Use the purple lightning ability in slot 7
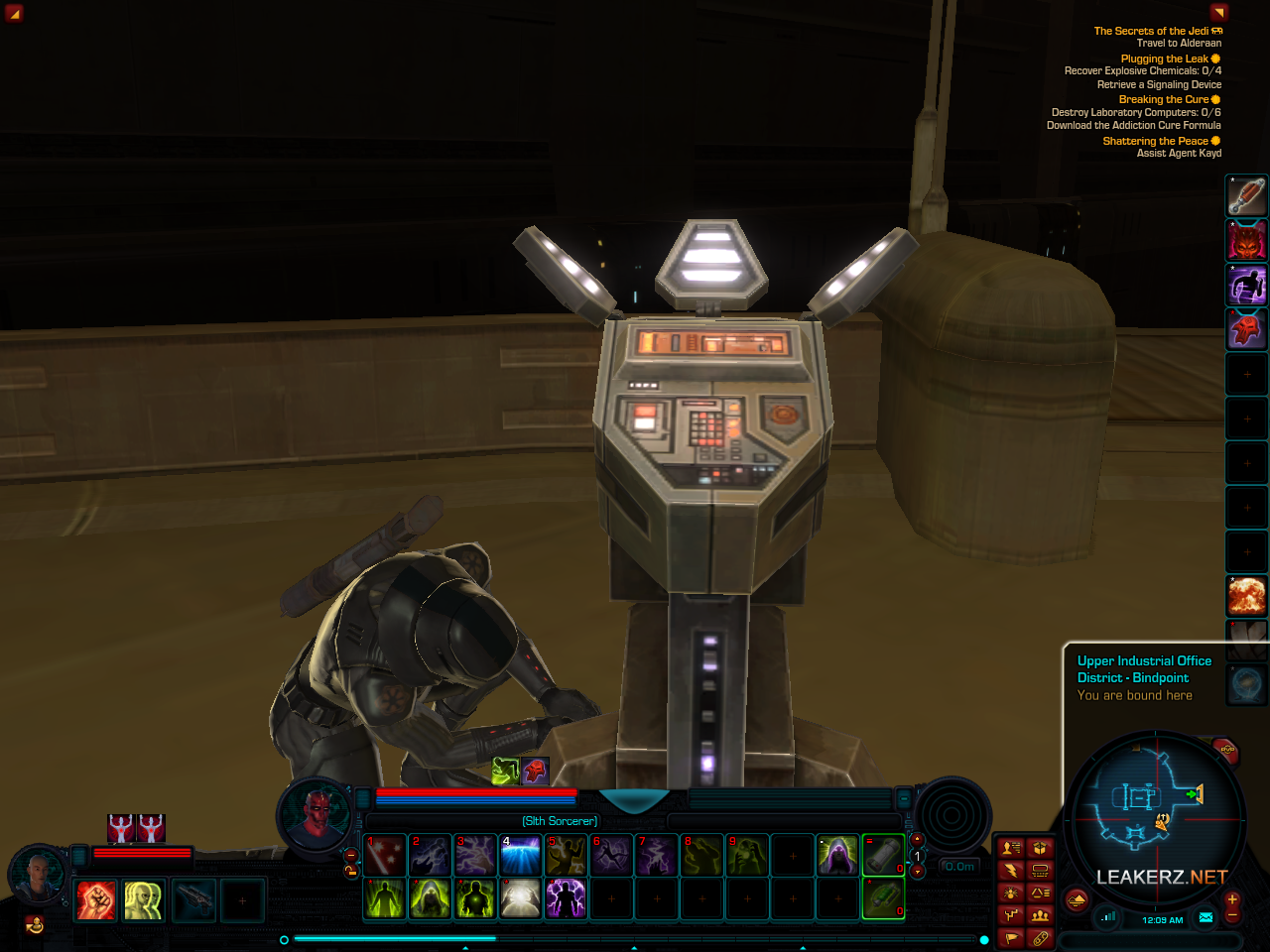The image size is (1270, 952). 657,855
